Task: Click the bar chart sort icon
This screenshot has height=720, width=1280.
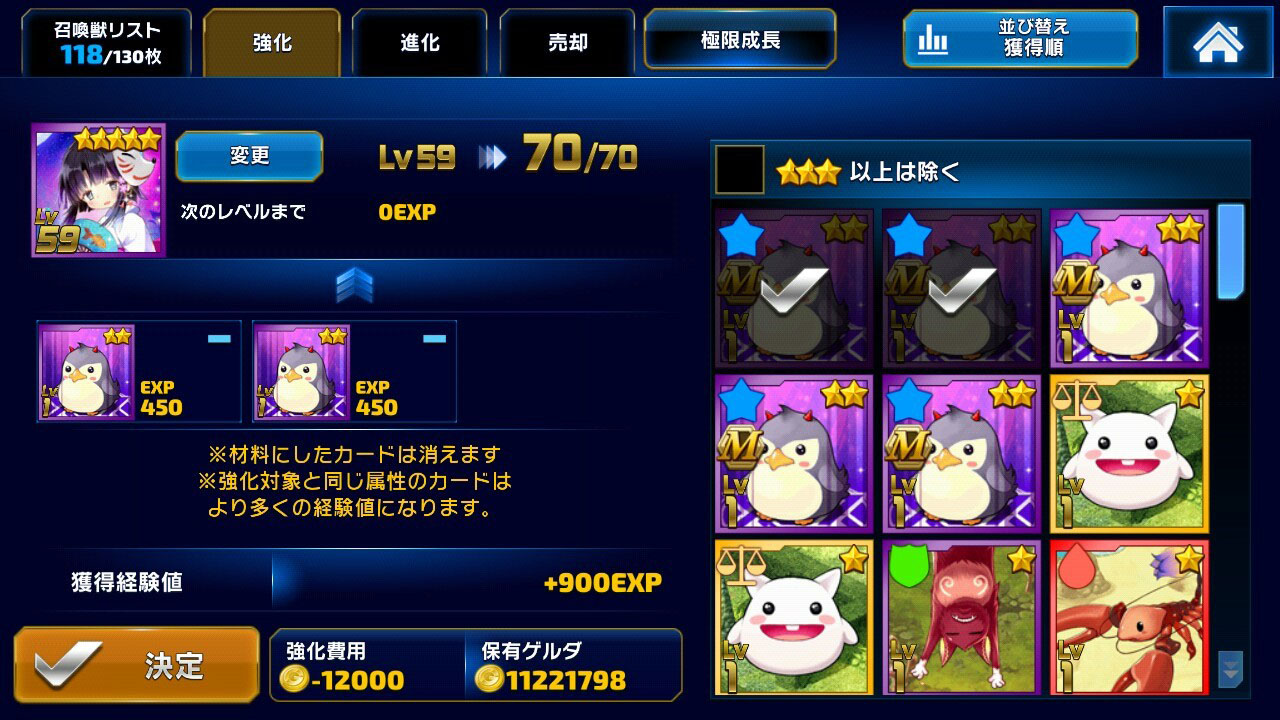Action: click(x=932, y=40)
